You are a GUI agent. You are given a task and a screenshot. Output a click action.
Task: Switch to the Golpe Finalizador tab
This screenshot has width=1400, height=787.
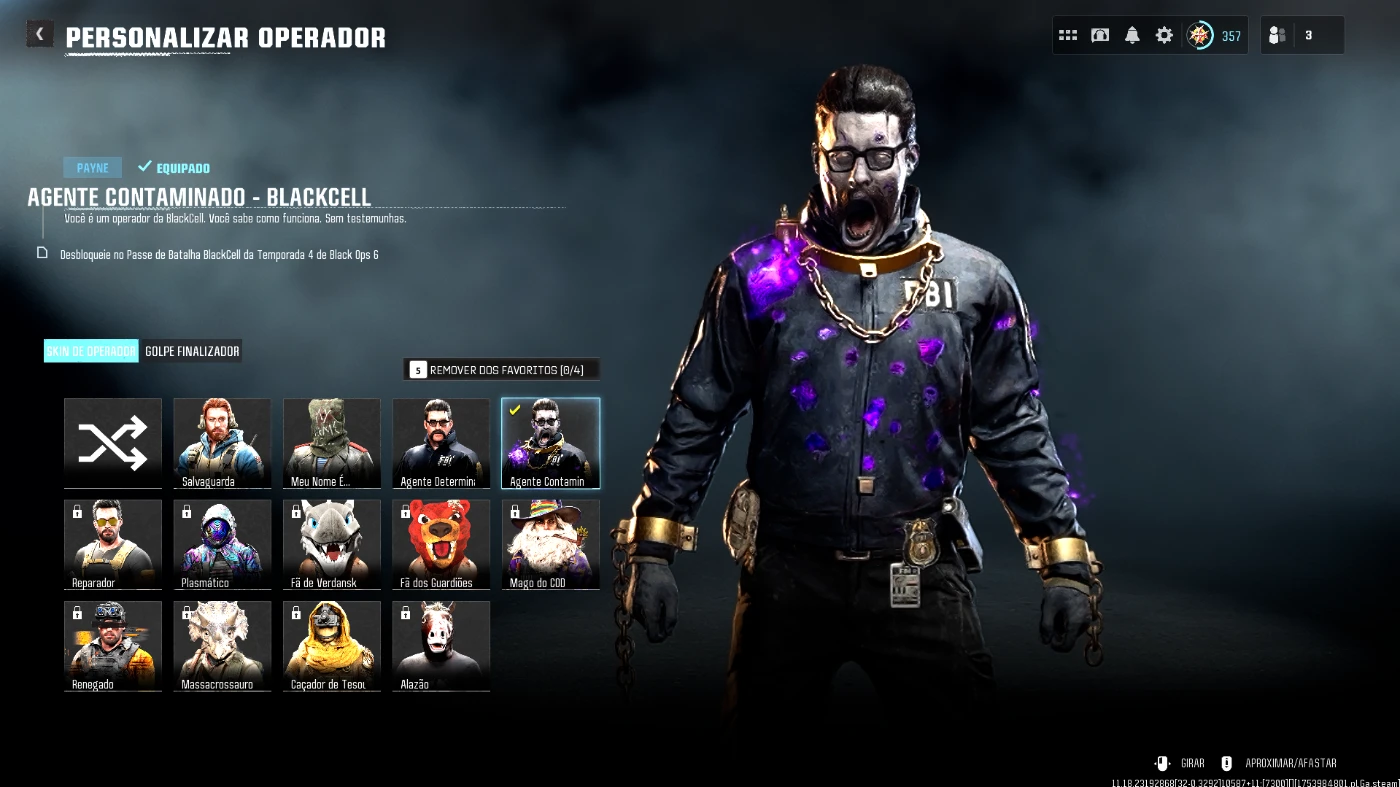coord(192,351)
